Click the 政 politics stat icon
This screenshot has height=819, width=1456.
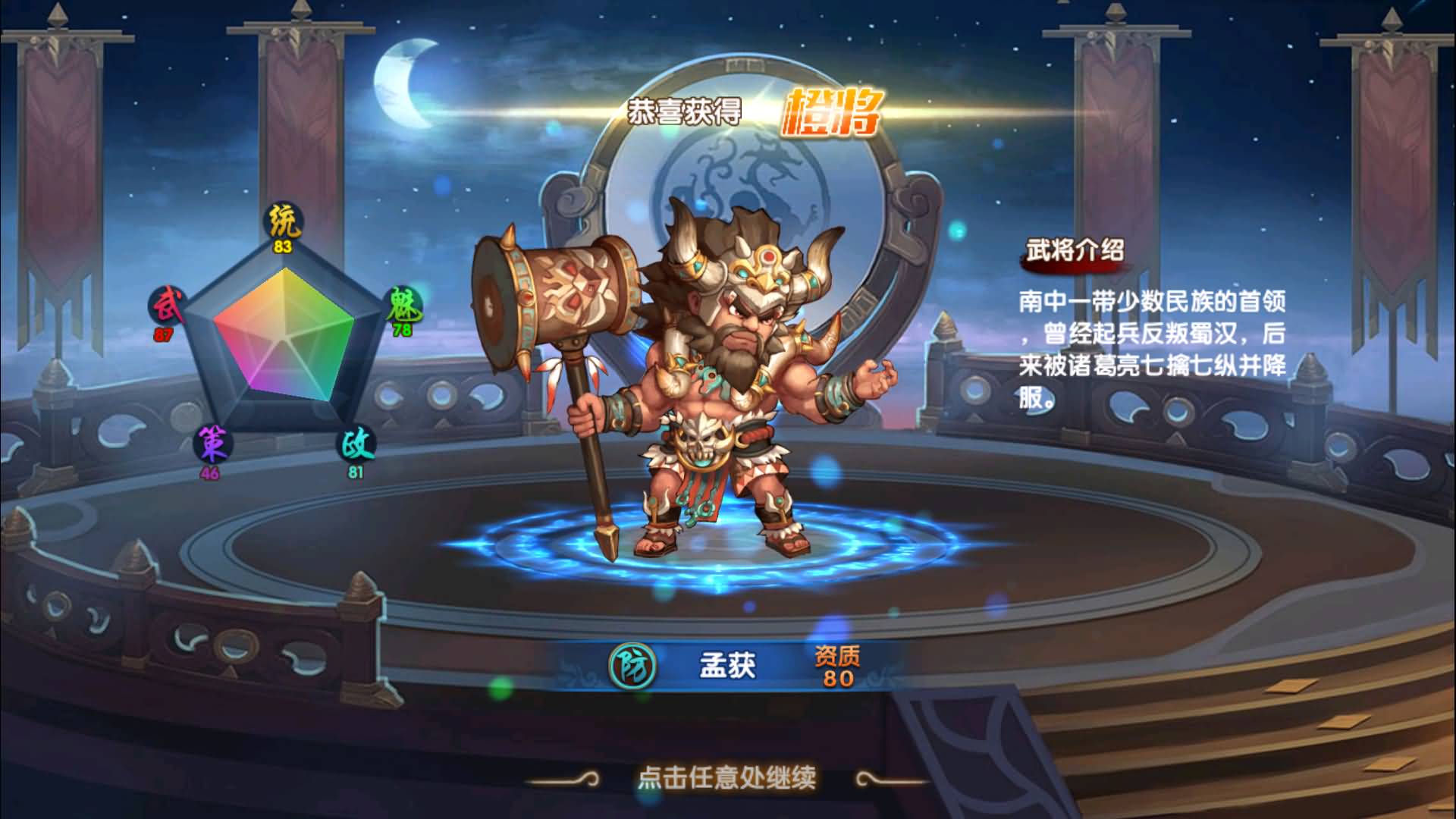coord(355,445)
